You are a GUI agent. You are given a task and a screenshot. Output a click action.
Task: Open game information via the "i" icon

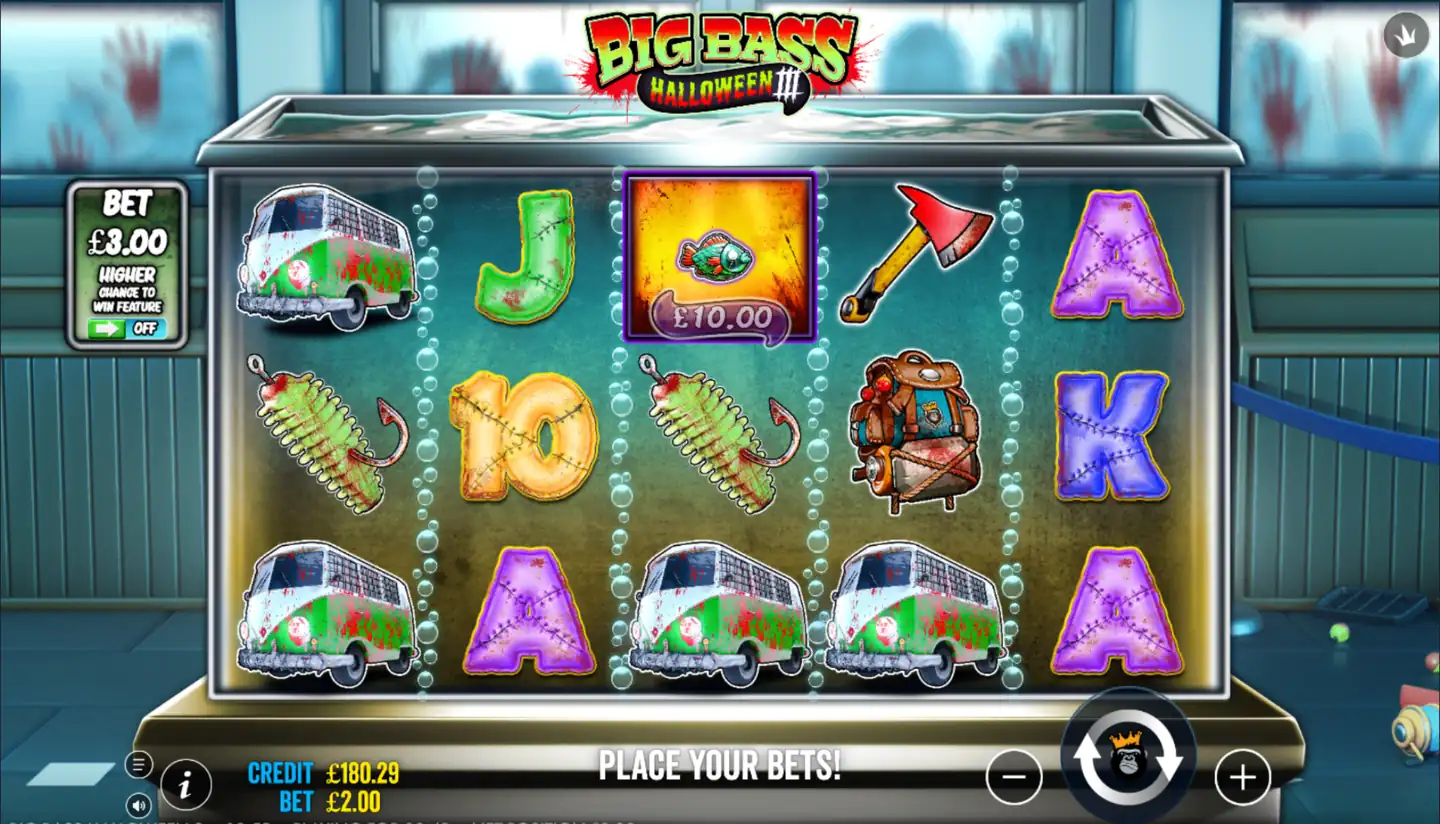[x=185, y=786]
